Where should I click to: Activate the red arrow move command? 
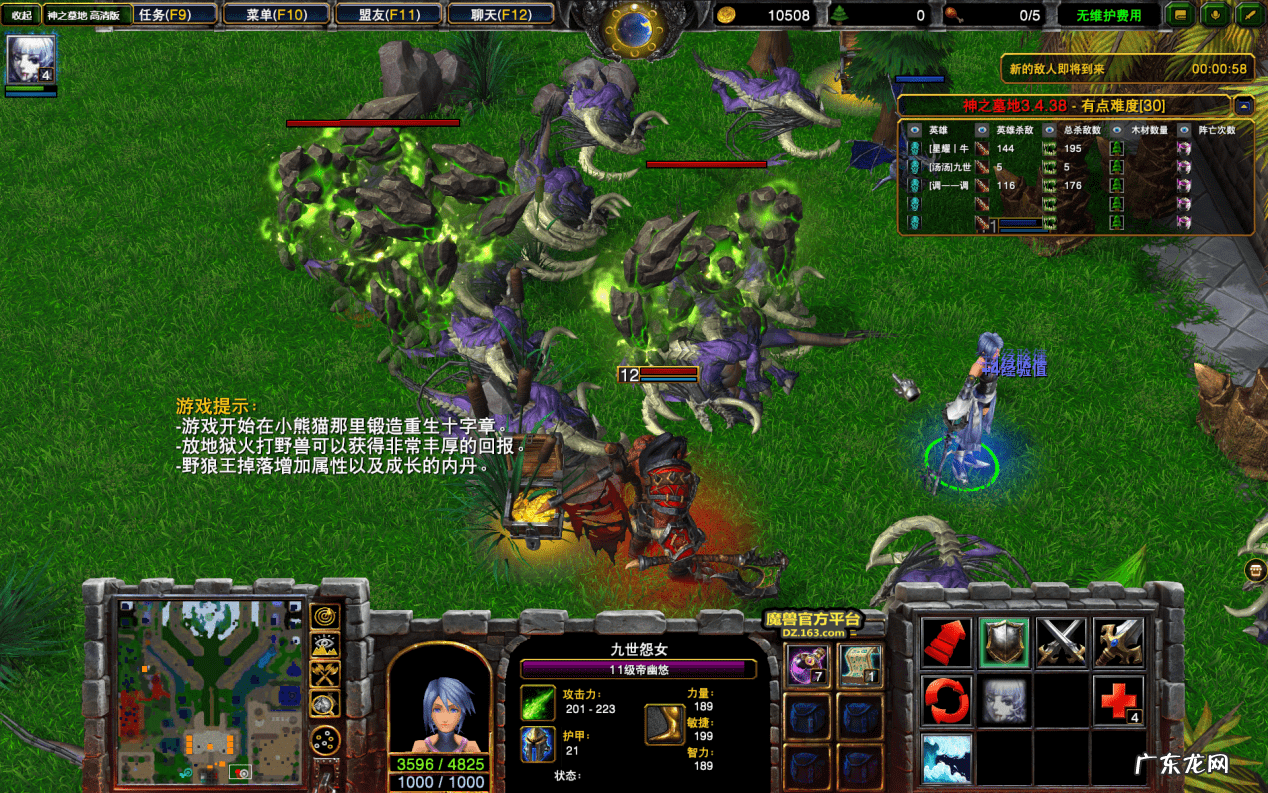946,642
